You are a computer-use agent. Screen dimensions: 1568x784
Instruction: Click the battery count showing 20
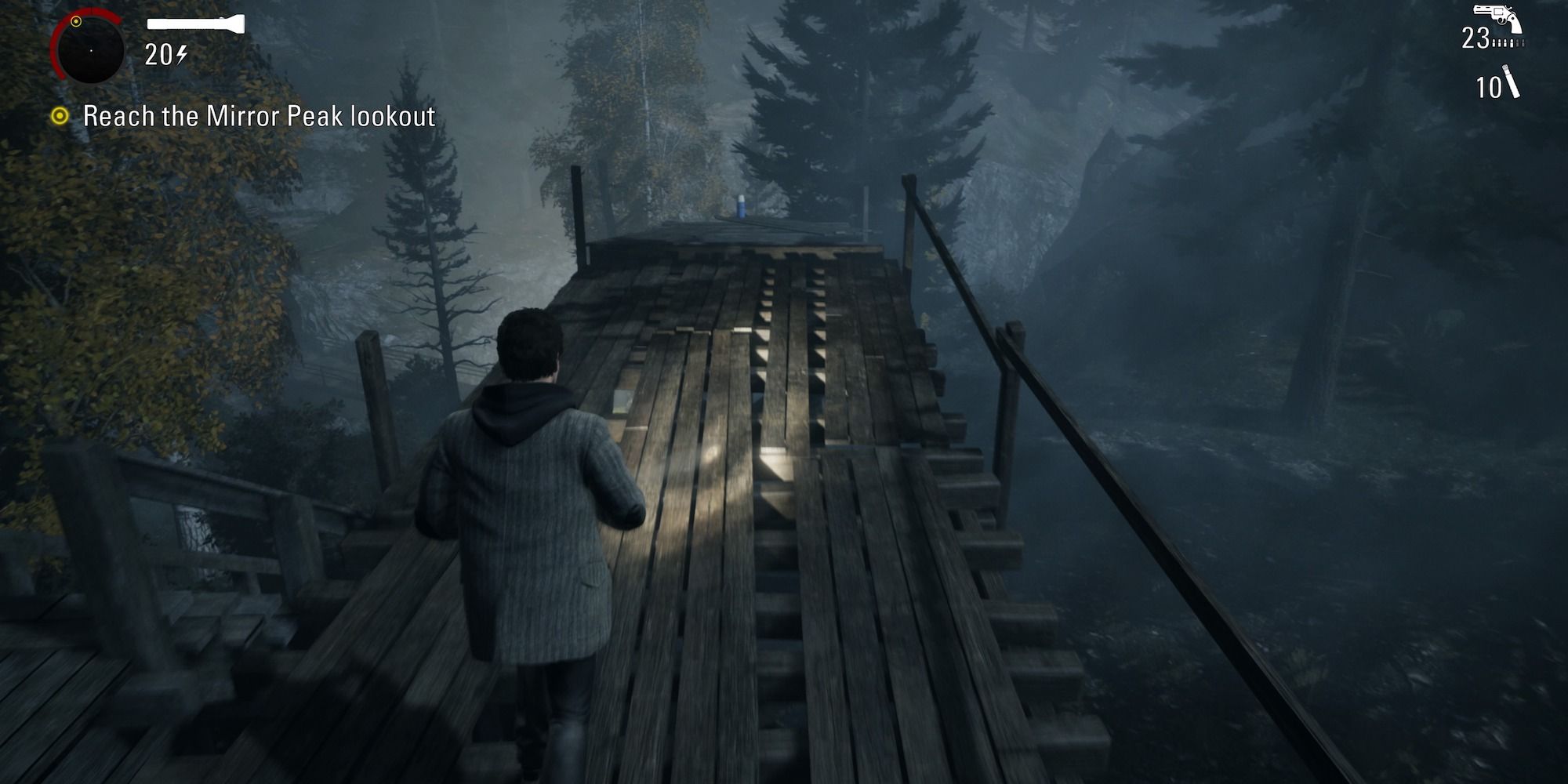pyautogui.click(x=159, y=55)
